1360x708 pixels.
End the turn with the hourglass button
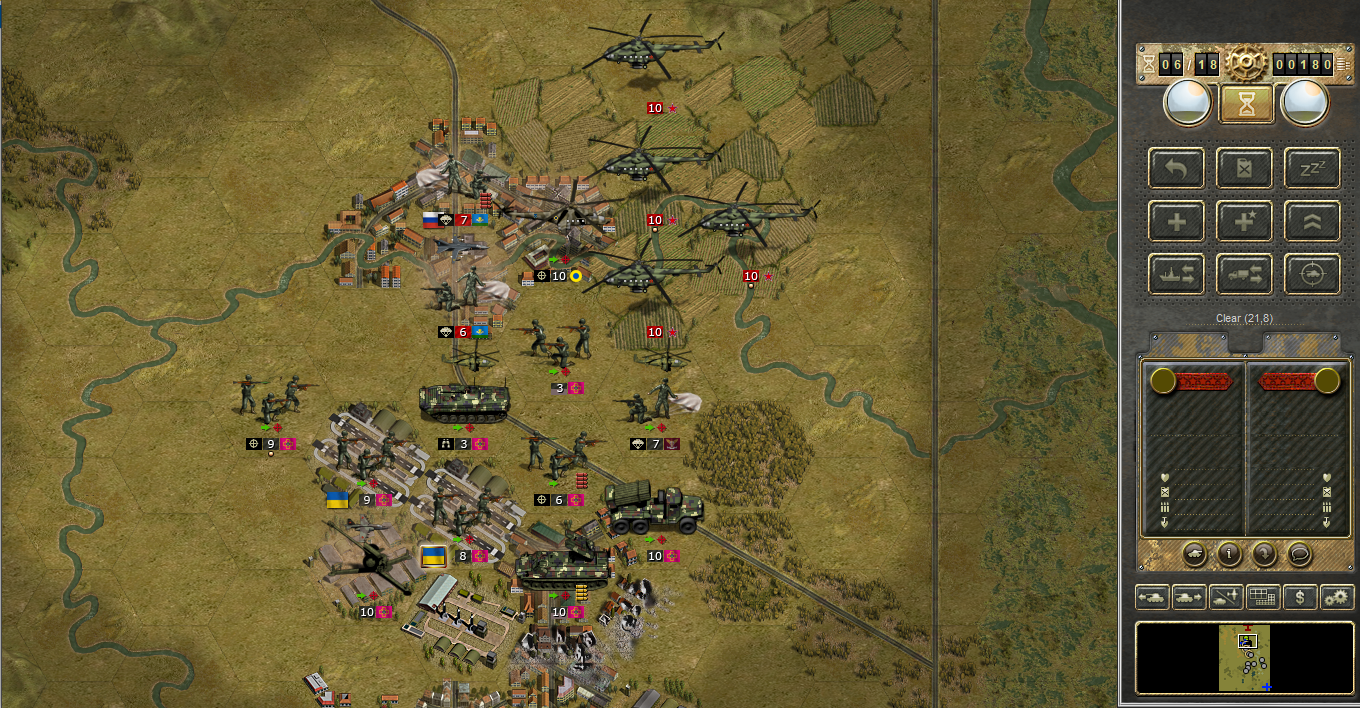pyautogui.click(x=1246, y=103)
